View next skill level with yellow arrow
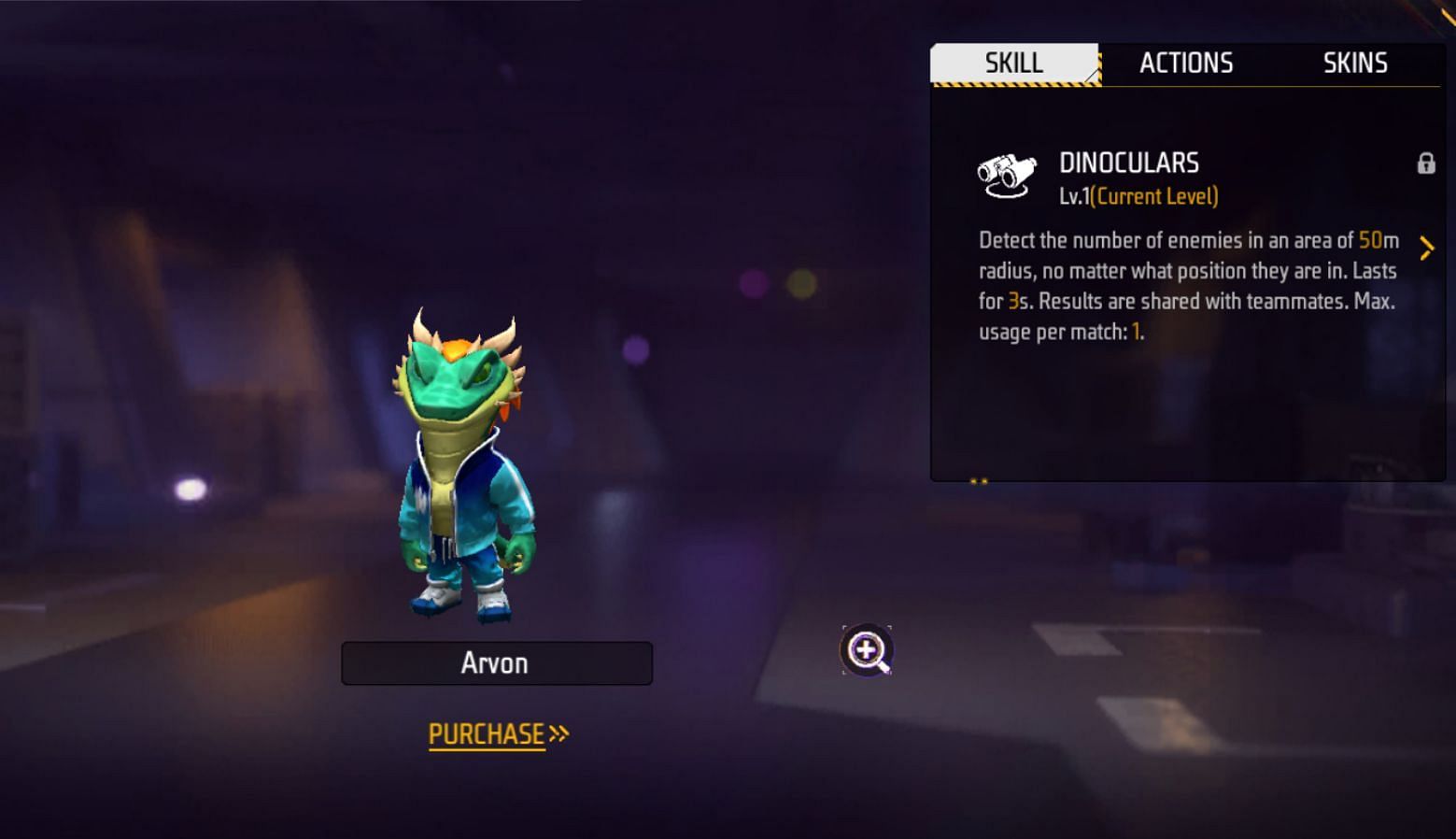This screenshot has width=1456, height=839. 1426,249
